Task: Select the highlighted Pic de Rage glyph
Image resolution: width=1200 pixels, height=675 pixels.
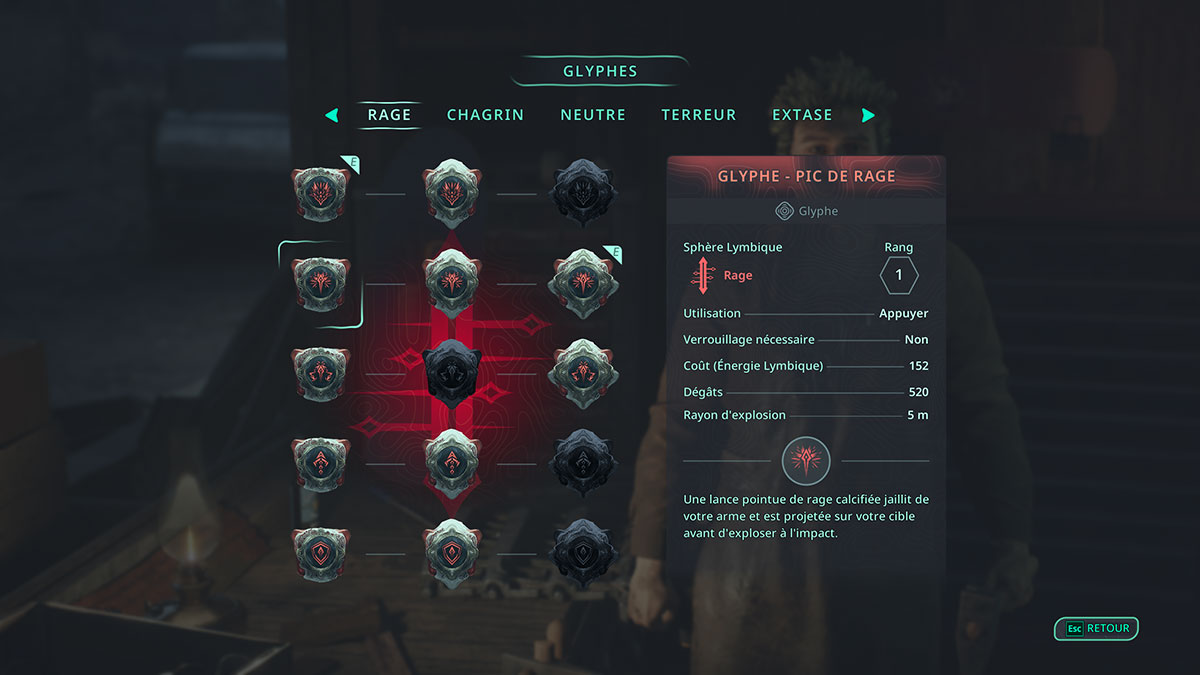Action: tap(321, 282)
